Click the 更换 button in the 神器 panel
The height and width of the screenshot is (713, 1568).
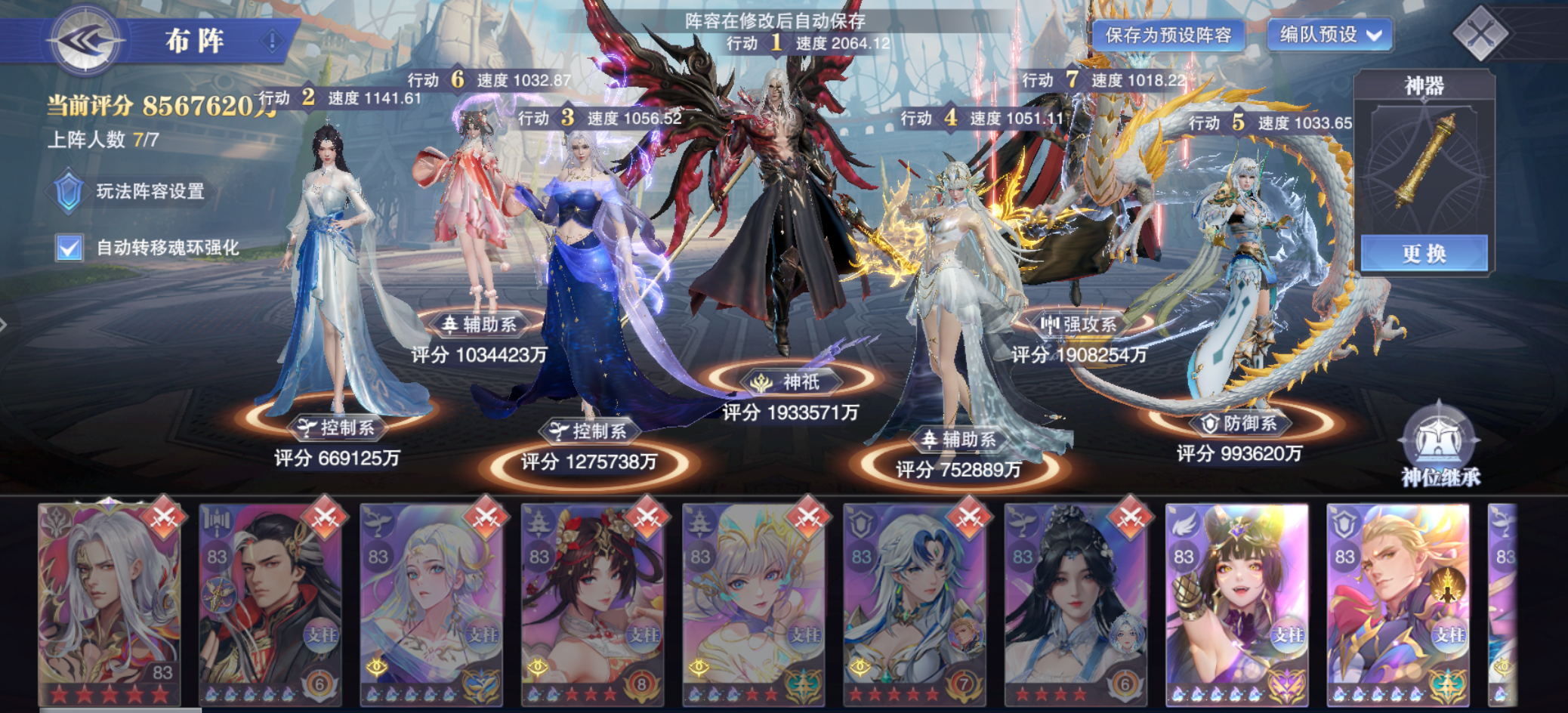(1428, 255)
